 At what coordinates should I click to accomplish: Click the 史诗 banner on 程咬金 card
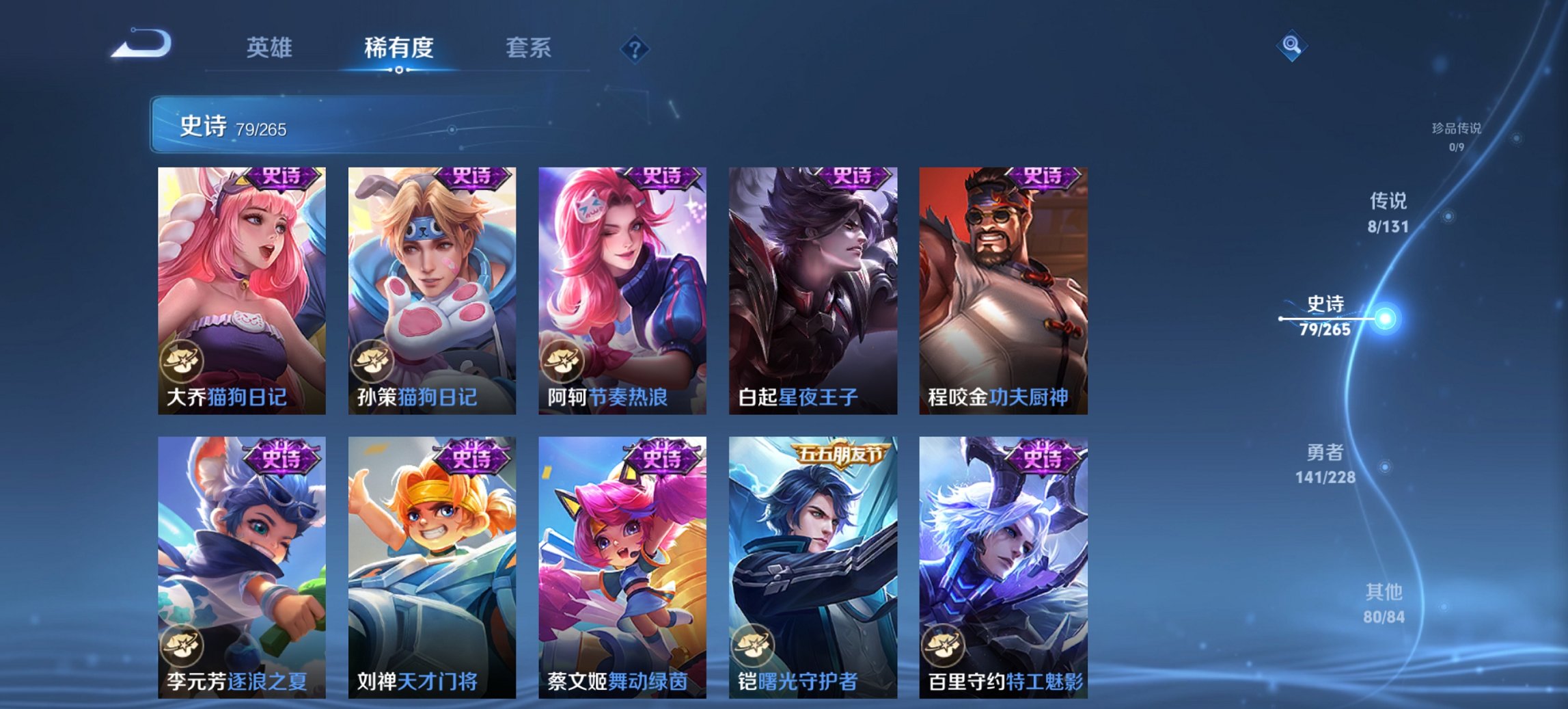coord(1043,176)
